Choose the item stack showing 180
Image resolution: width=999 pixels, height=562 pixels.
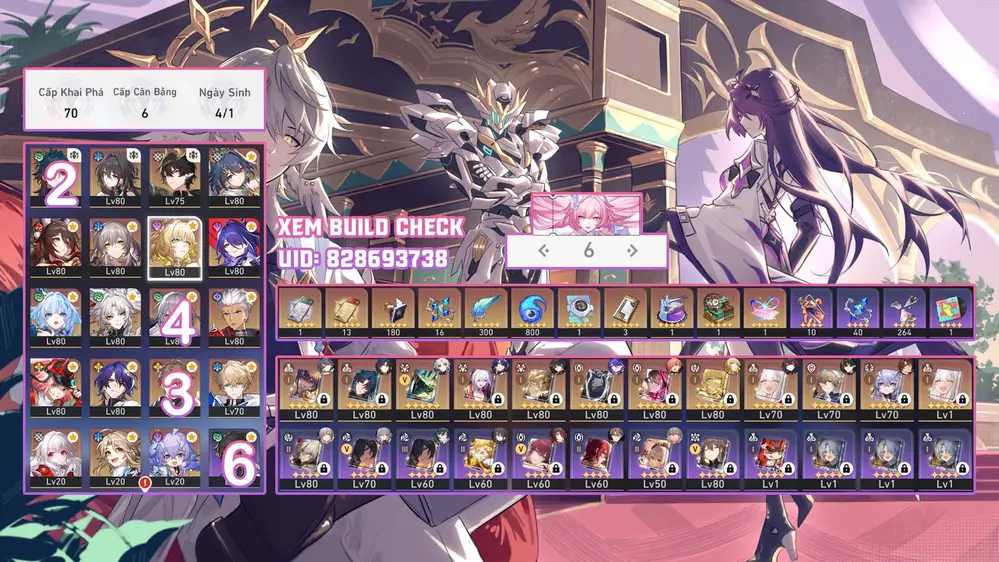click(x=390, y=312)
